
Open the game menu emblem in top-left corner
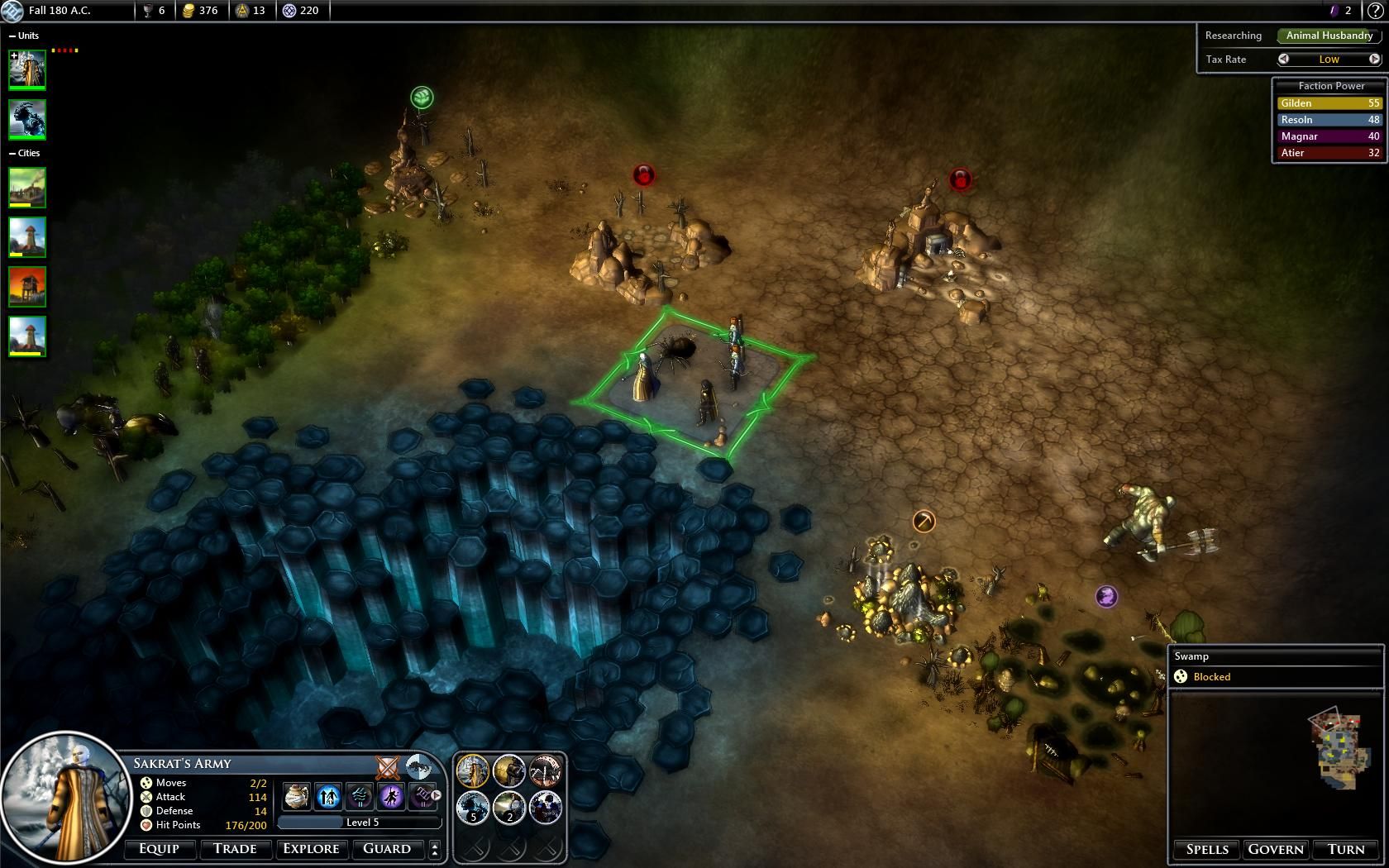(x=12, y=11)
